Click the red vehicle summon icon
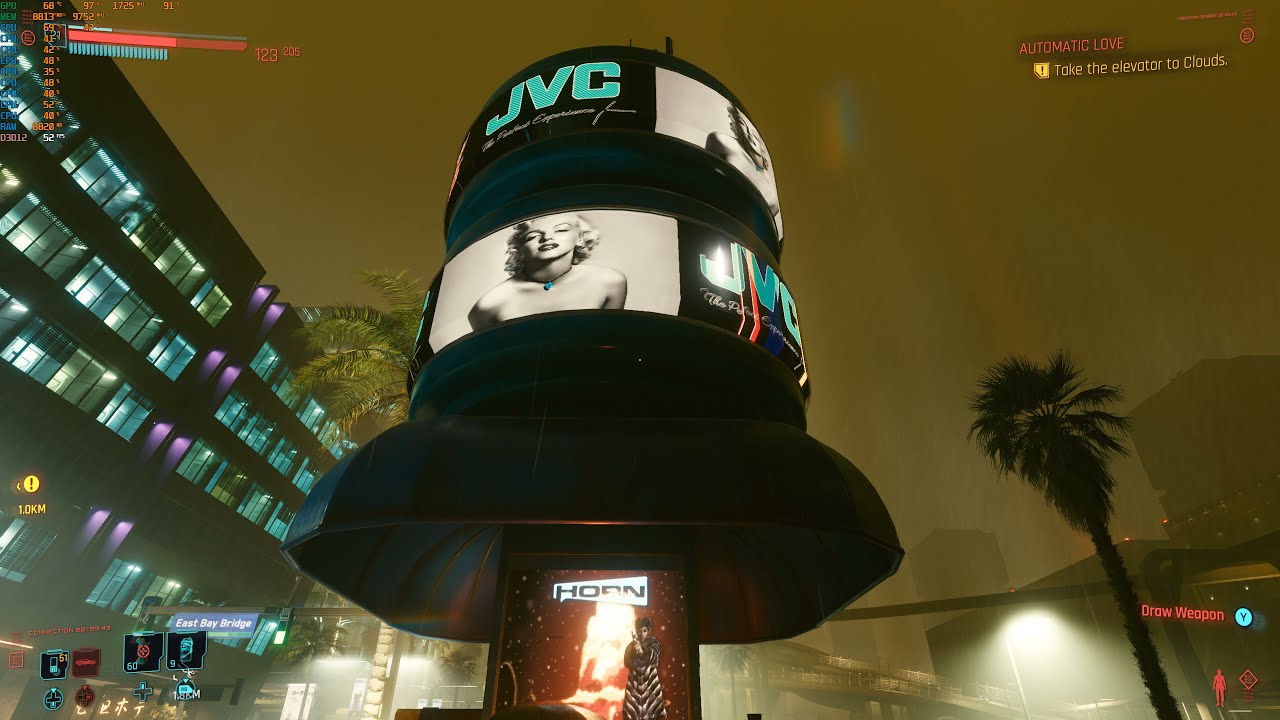Image resolution: width=1280 pixels, height=720 pixels. 85,661
